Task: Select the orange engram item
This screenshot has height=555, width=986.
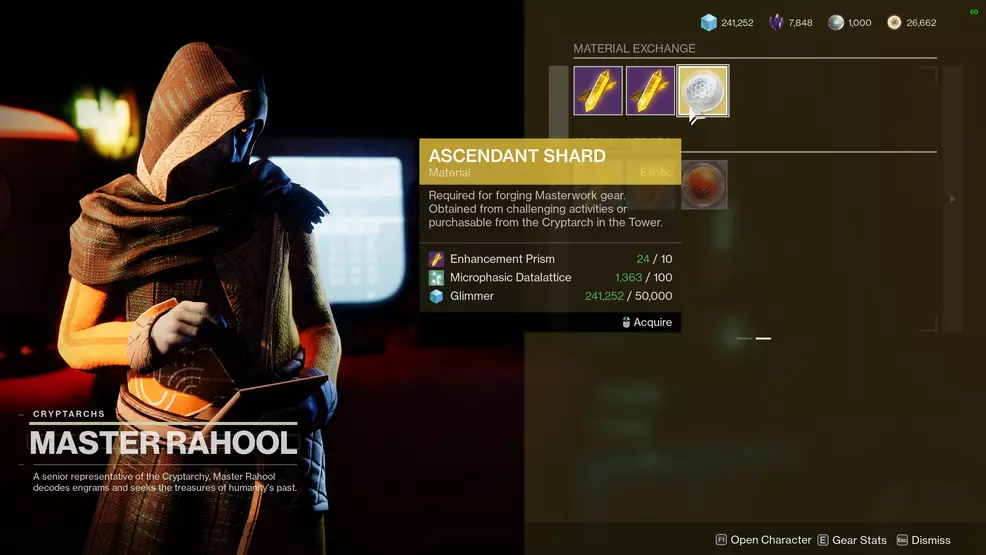Action: tap(704, 185)
